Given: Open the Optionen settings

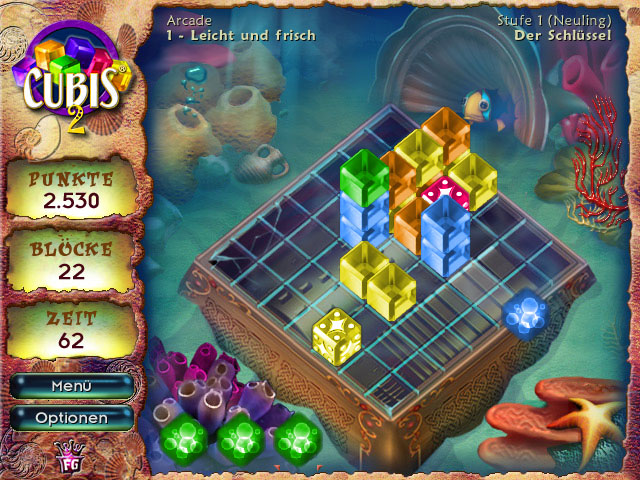Looking at the screenshot, I should (71, 417).
